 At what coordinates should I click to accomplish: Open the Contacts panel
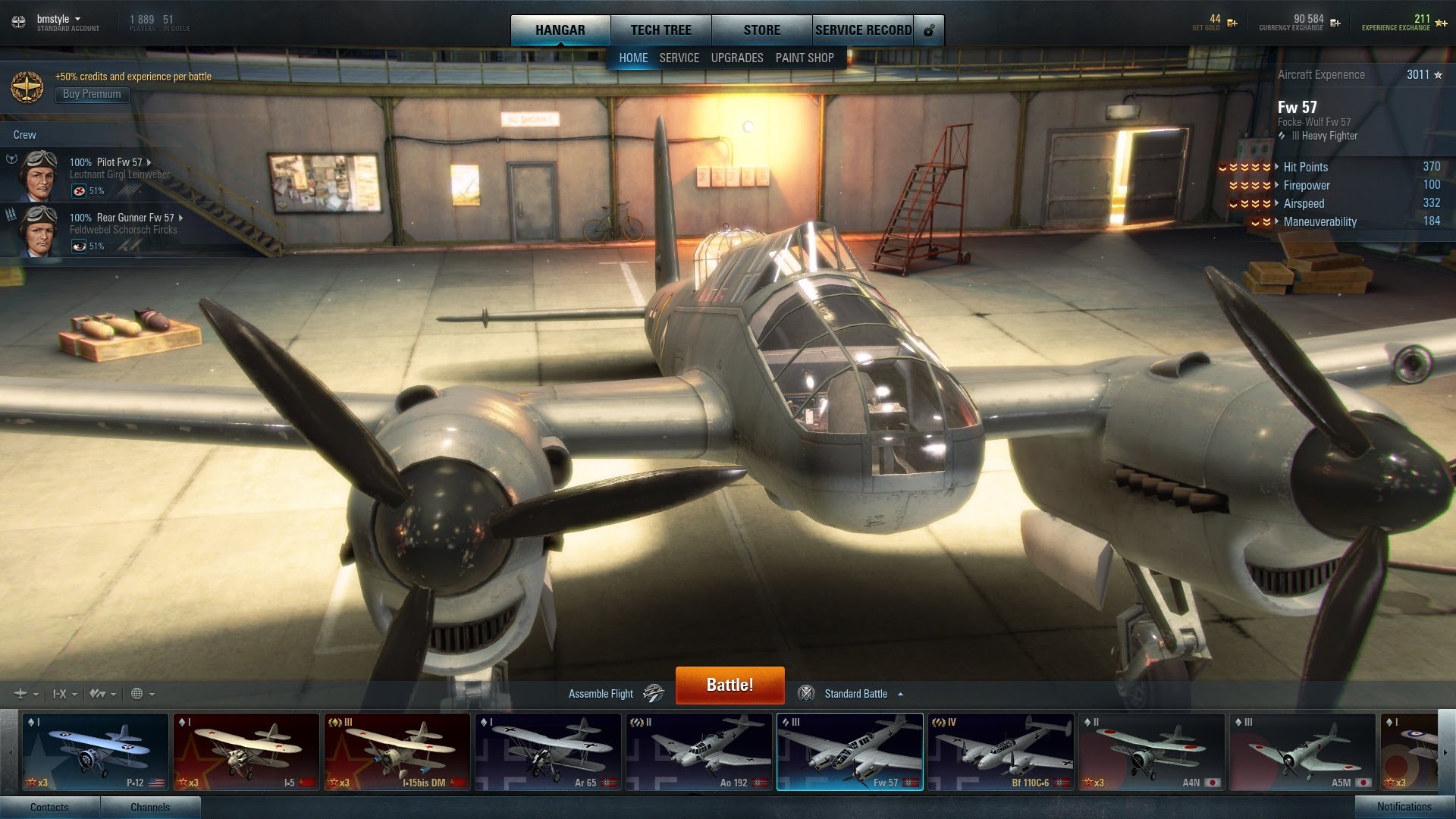[x=49, y=807]
